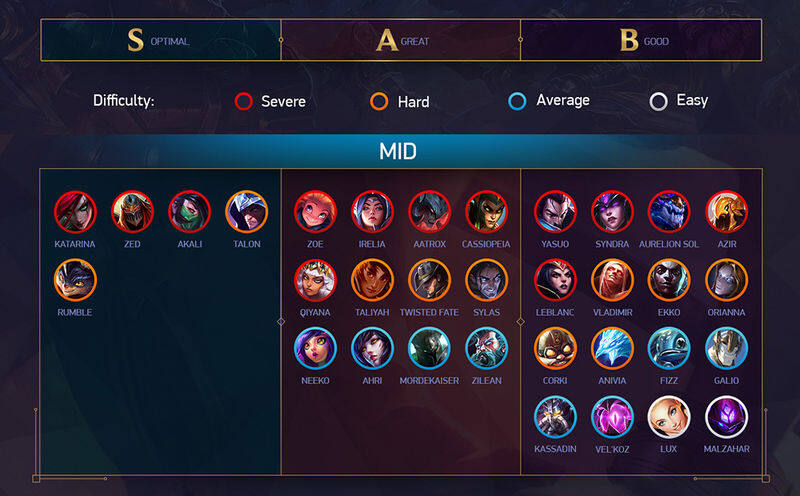Select the Cassiopeia portrait
The width and height of the screenshot is (800, 496).
487,211
